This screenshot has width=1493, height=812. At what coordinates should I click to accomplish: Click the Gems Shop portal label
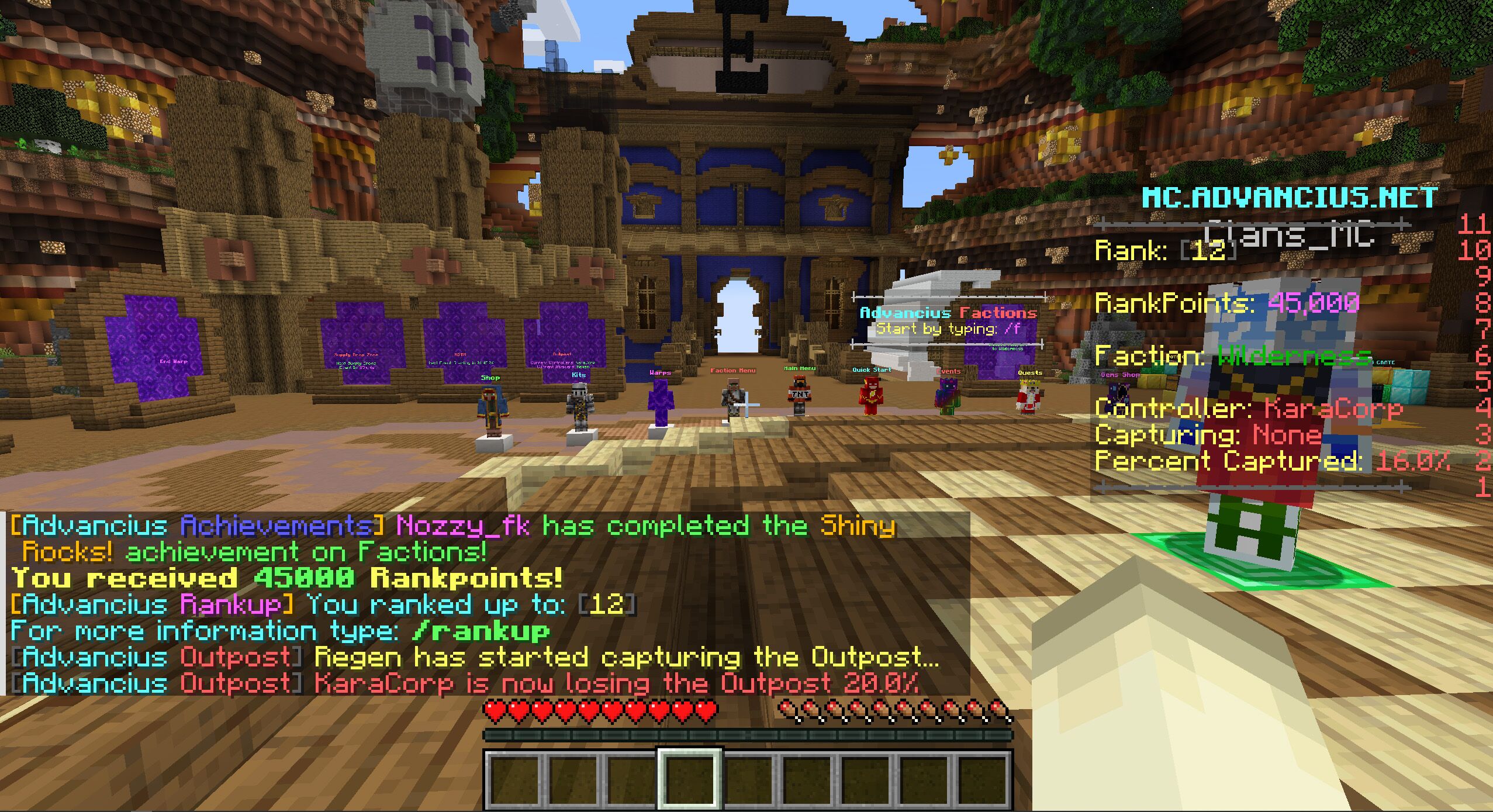click(1120, 375)
